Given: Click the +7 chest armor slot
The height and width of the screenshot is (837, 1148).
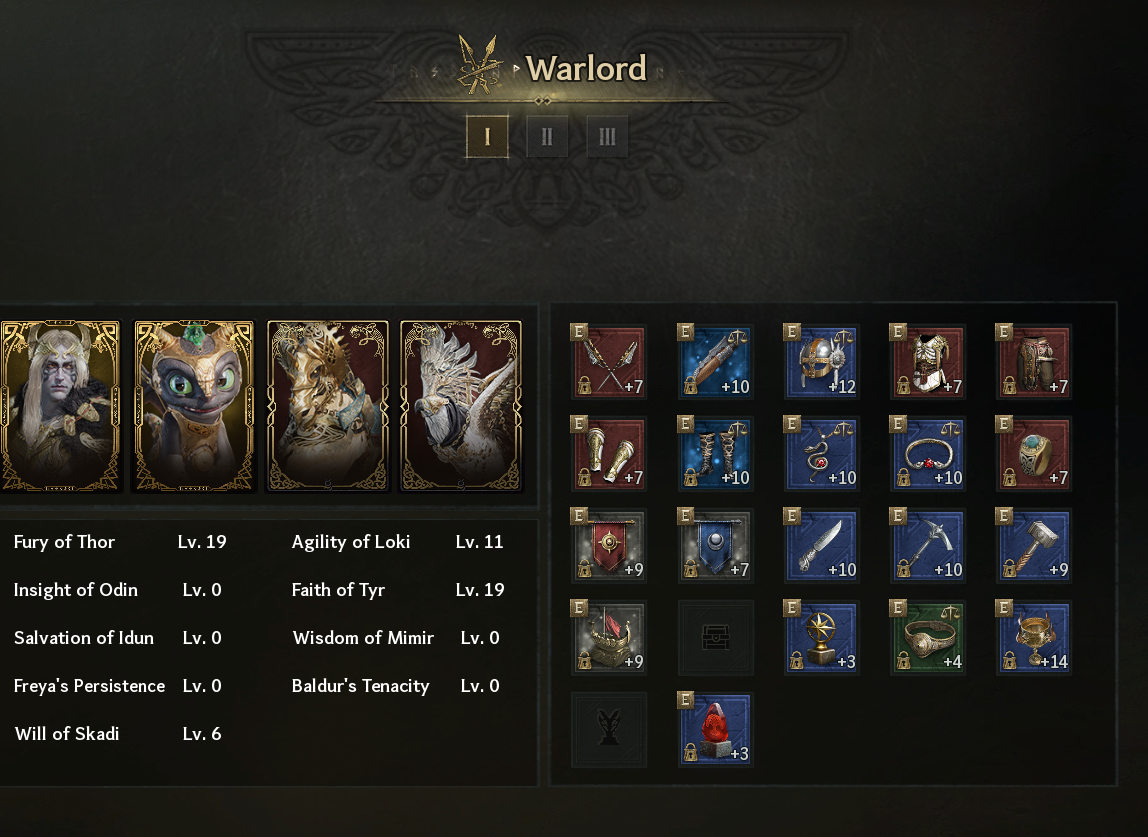Looking at the screenshot, I should point(928,362).
